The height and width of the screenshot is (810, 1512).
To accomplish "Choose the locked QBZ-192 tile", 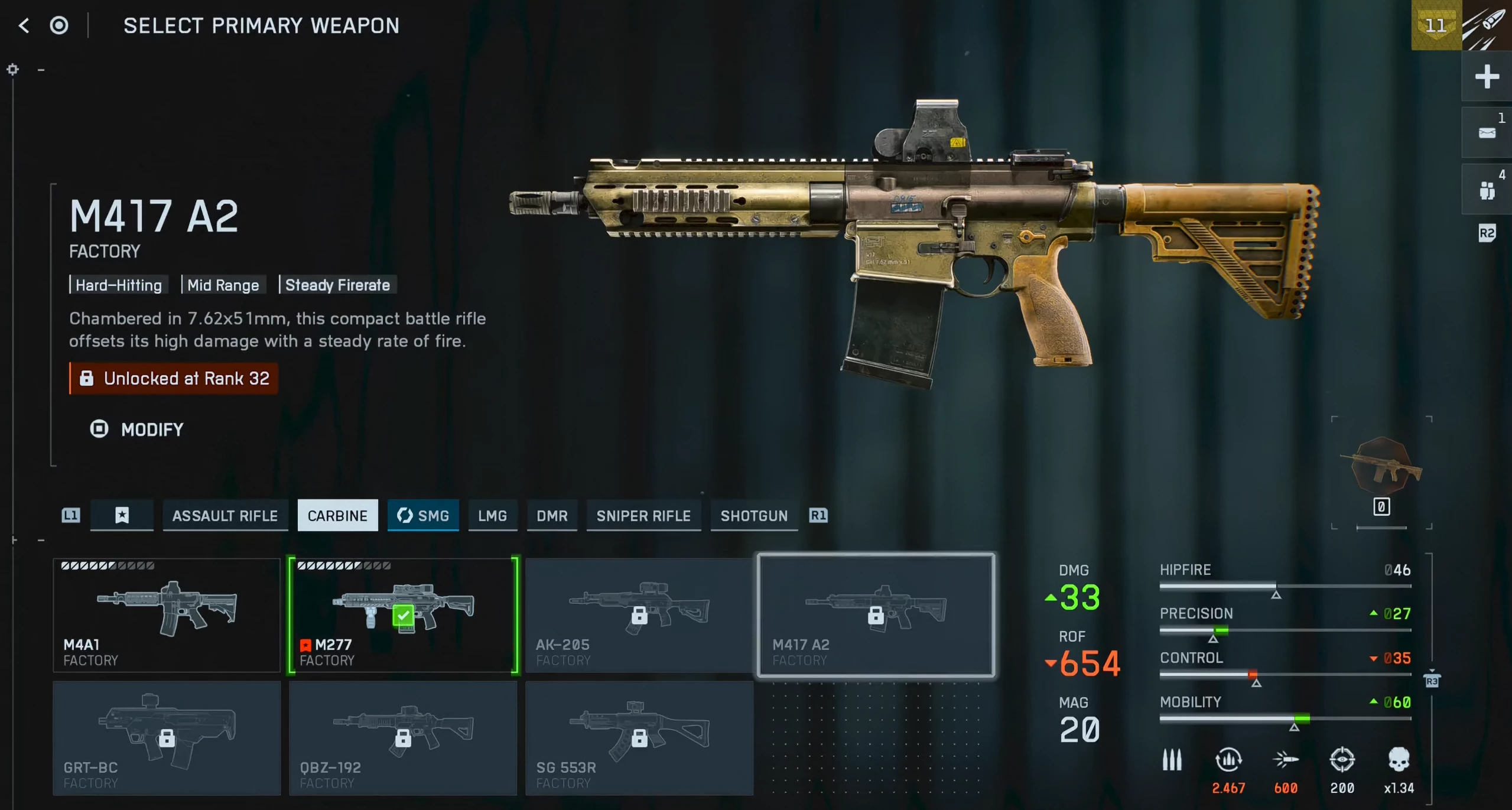I will point(403,738).
